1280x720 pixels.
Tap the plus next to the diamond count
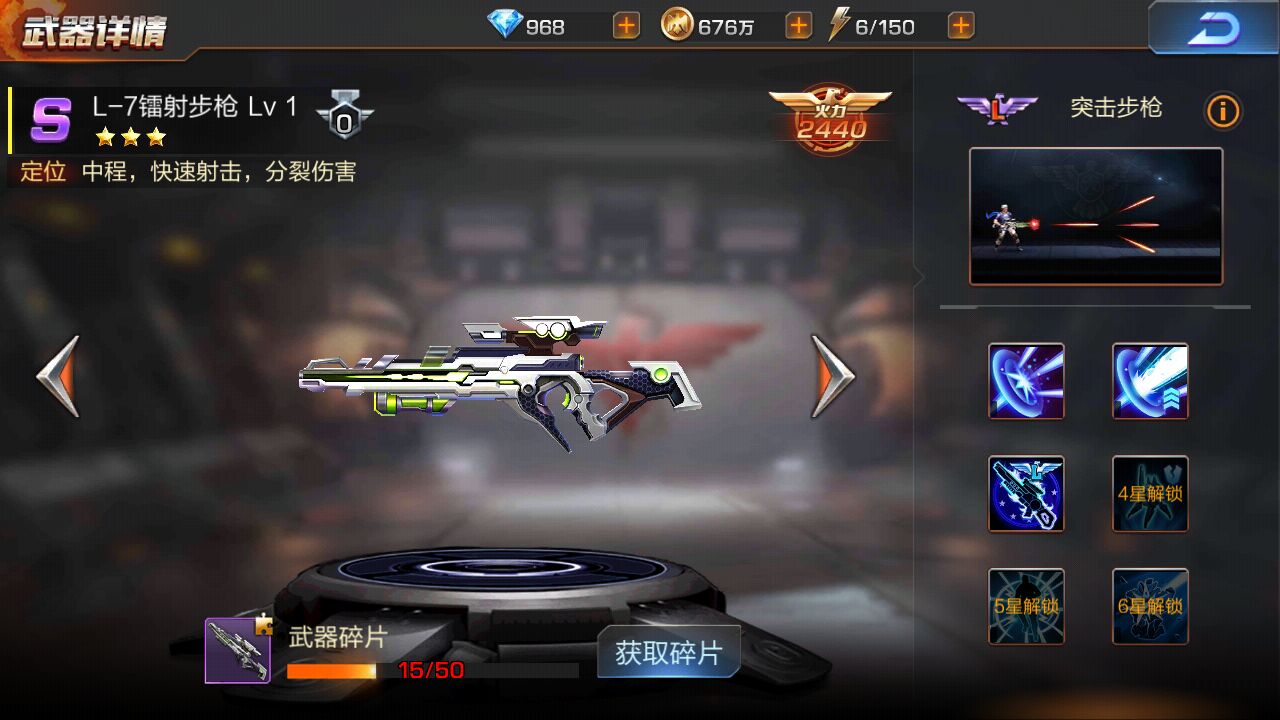(625, 24)
